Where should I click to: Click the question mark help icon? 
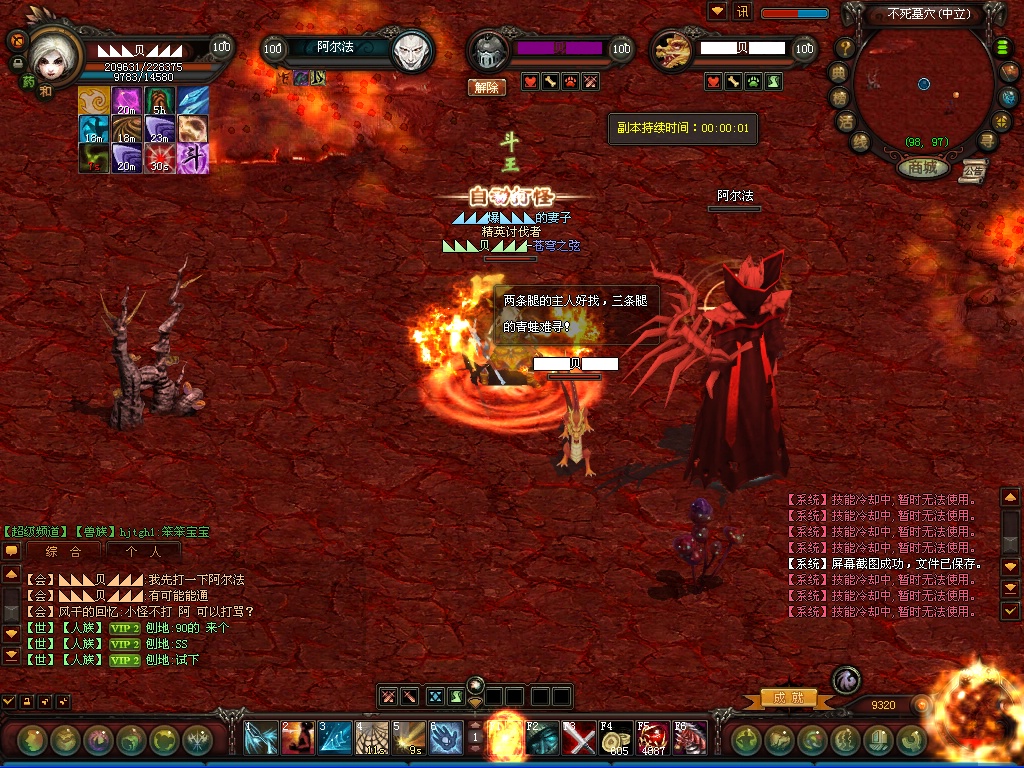tap(846, 47)
